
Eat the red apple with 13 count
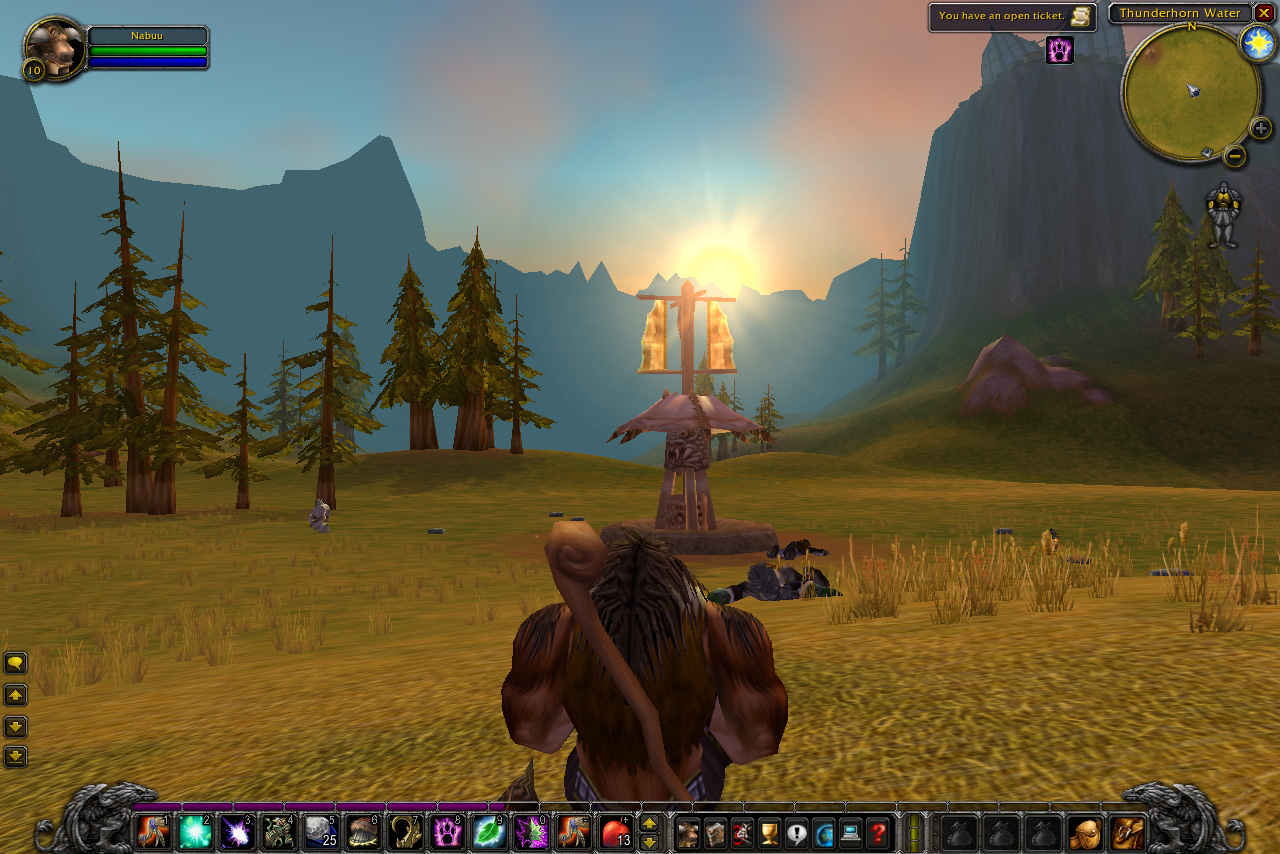(x=615, y=832)
